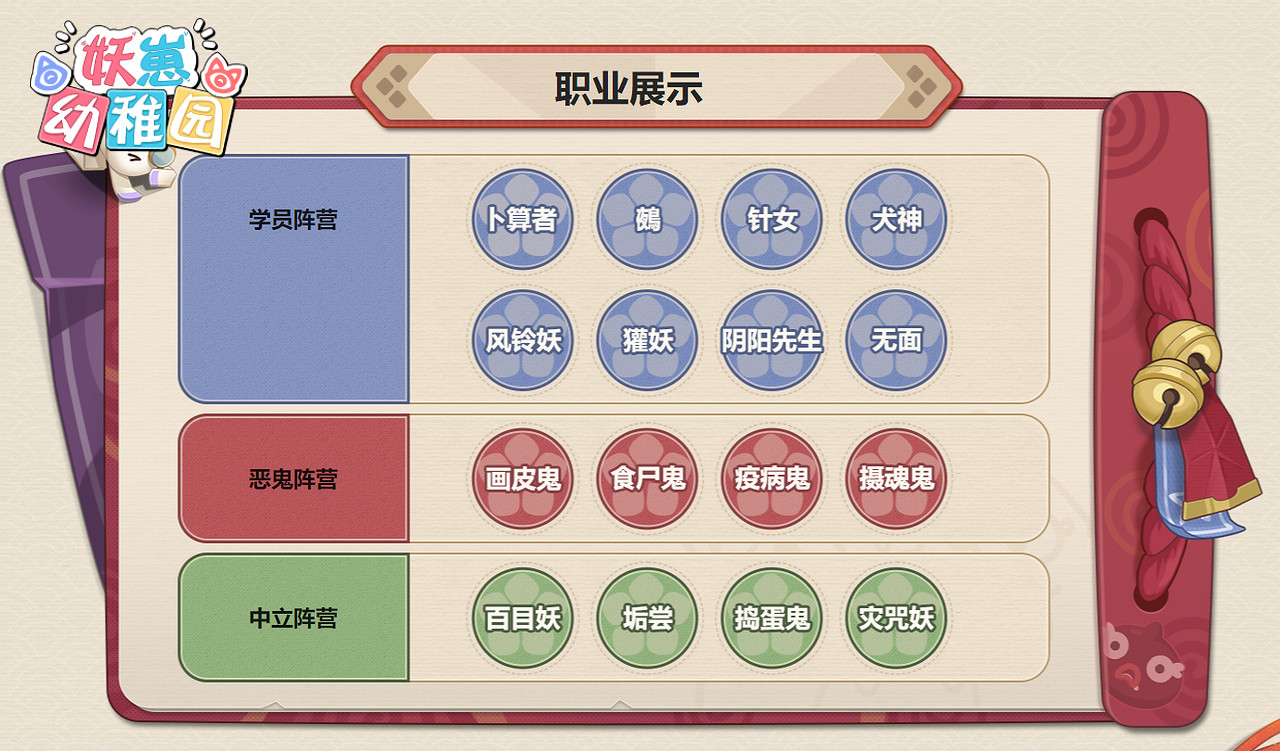Click the 垢尝 role icon

[x=647, y=618]
